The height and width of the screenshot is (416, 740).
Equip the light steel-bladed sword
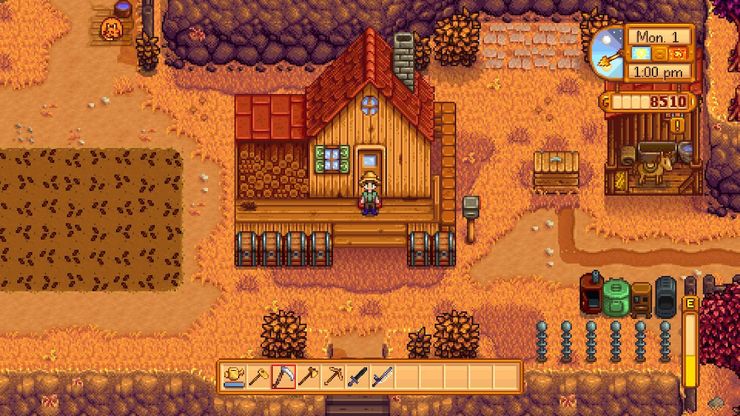382,377
